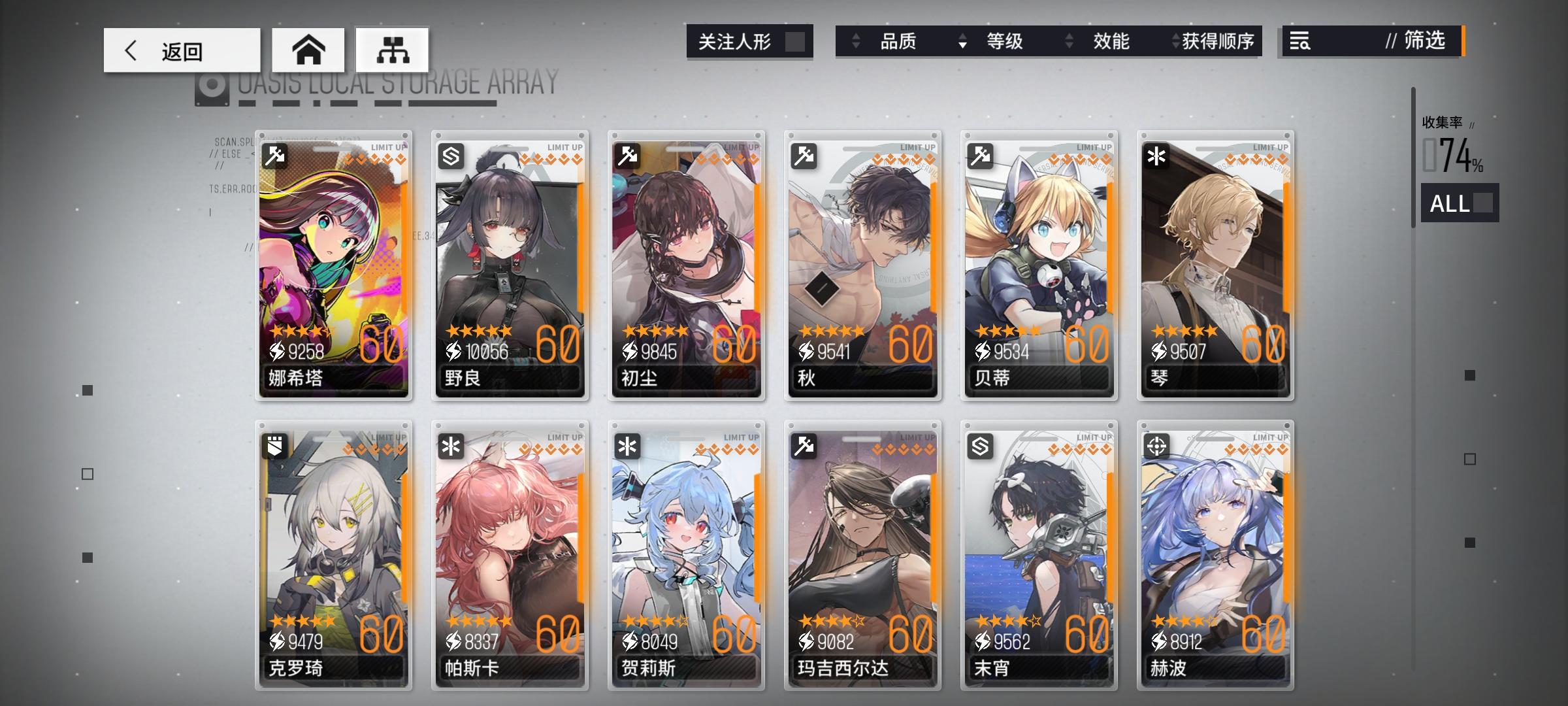Expand the 等级 level sort option
The width and height of the screenshot is (1568, 706).
1005,41
